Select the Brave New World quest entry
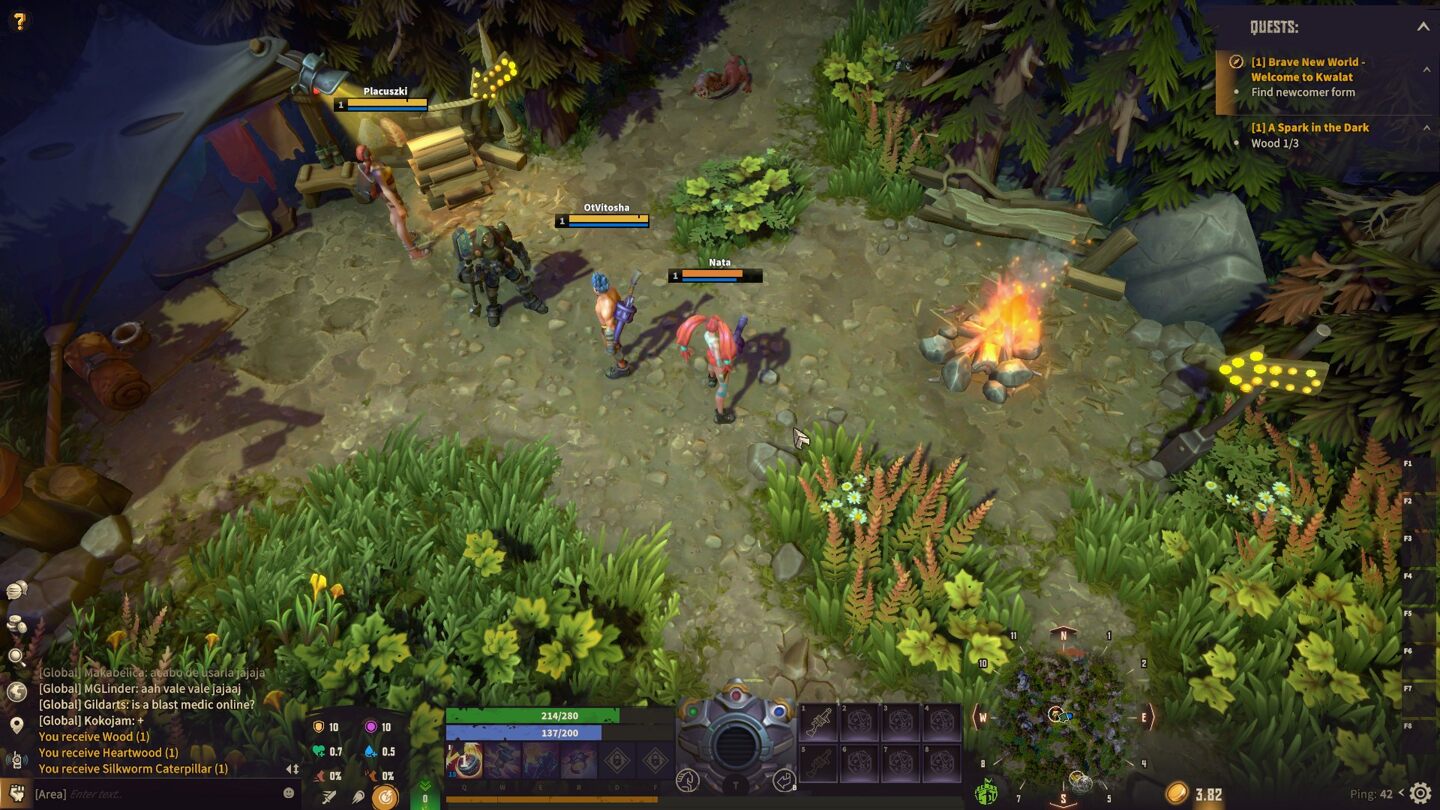Screen dimensions: 1440x810 1308,69
